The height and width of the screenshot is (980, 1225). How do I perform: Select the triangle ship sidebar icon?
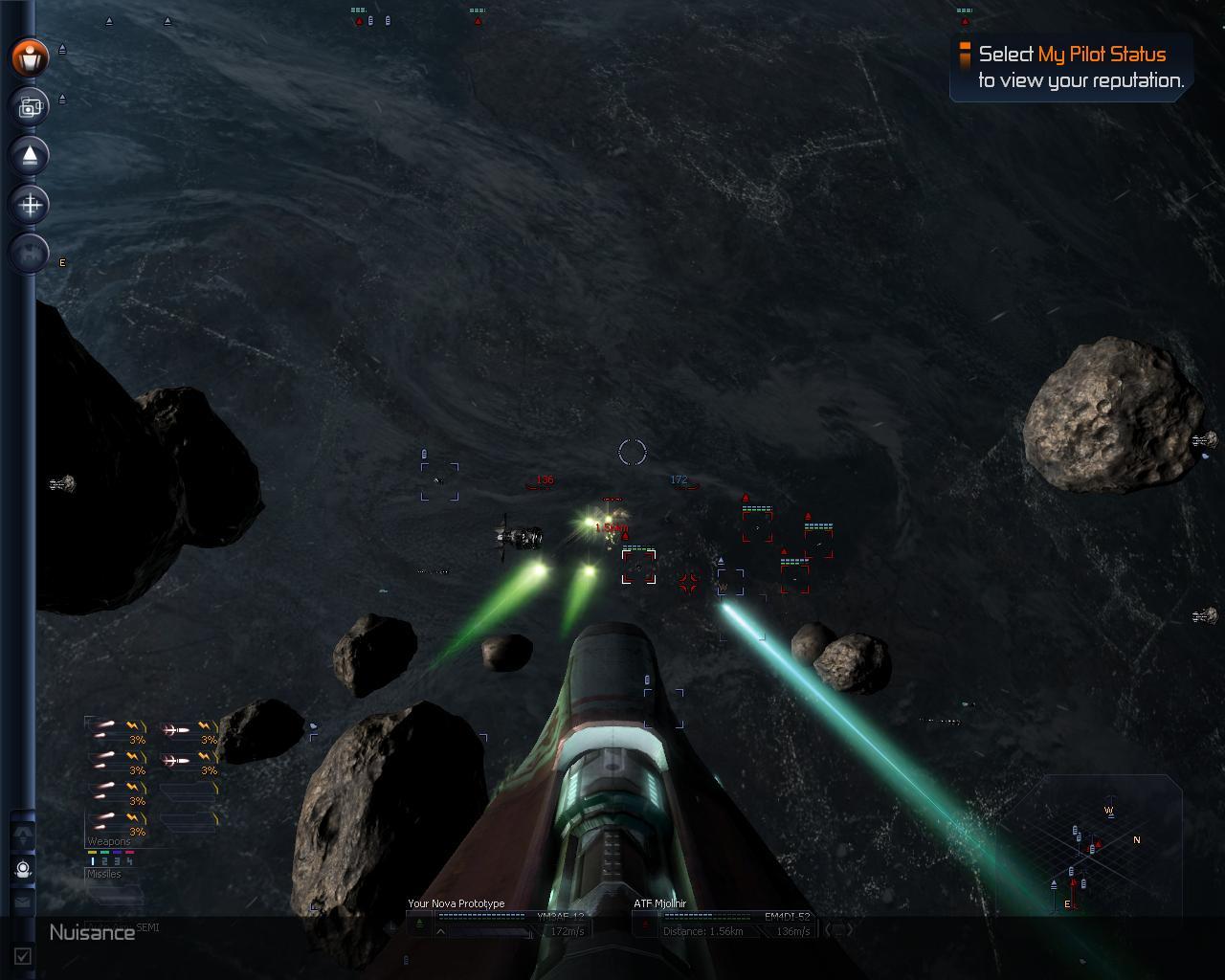[x=31, y=156]
